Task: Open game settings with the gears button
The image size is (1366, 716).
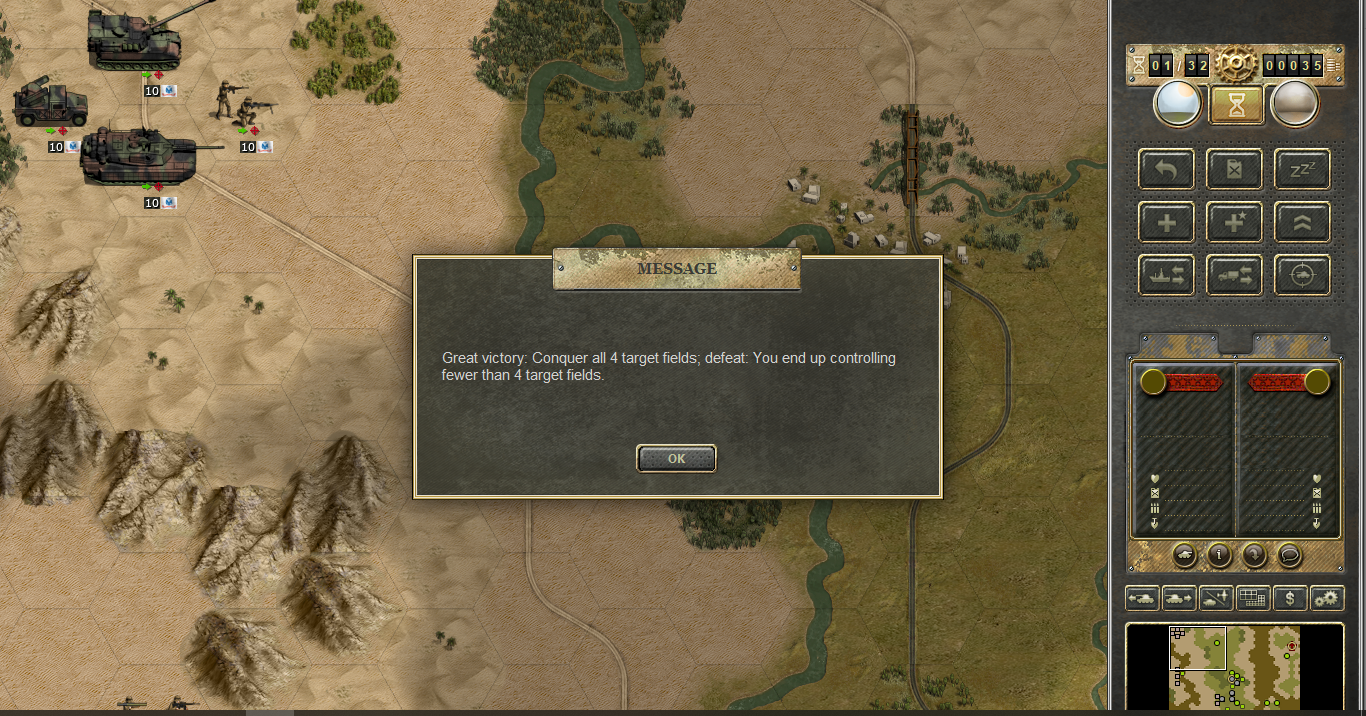Action: click(x=1327, y=598)
